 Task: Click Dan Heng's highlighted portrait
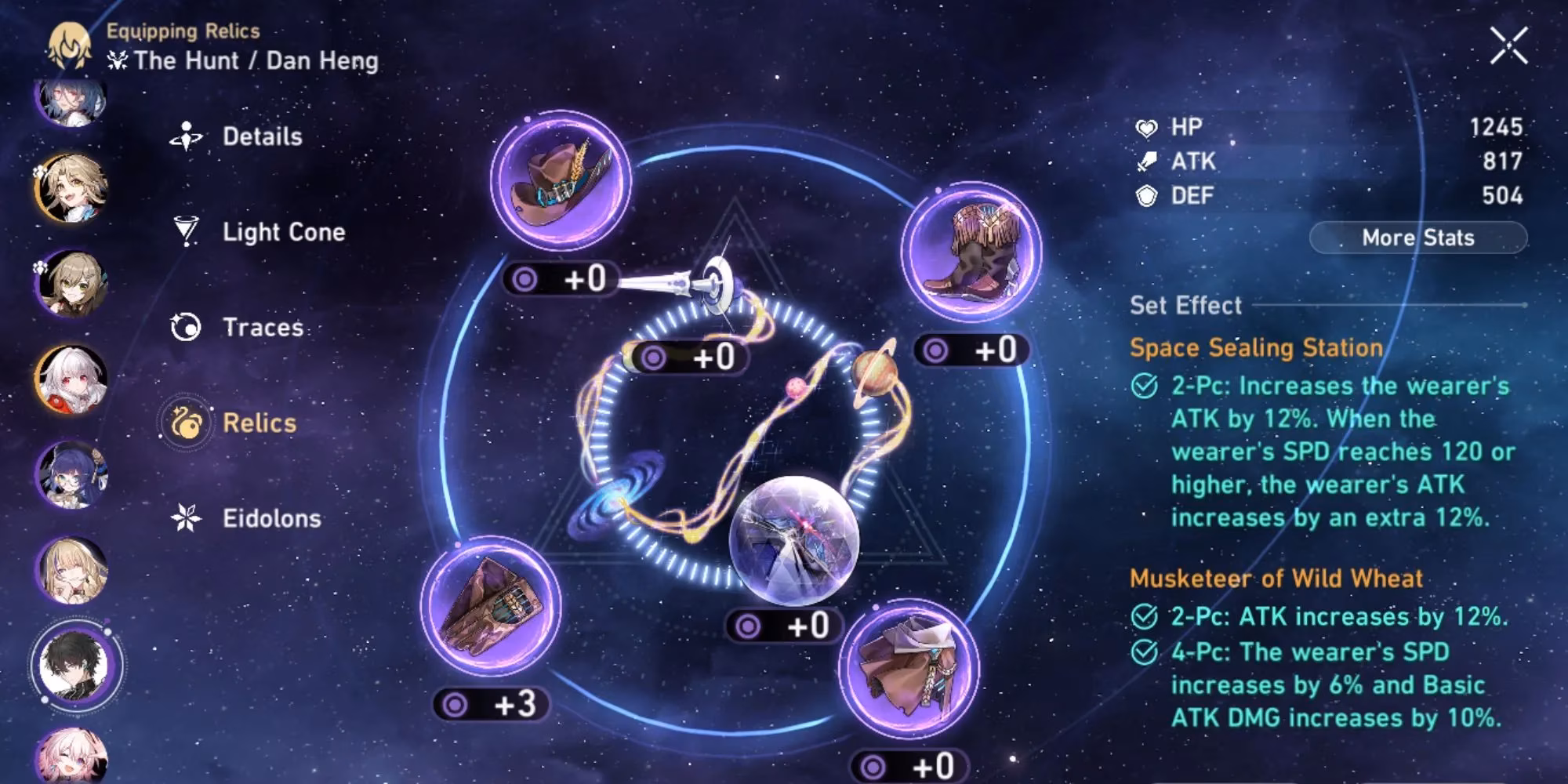pos(74,665)
